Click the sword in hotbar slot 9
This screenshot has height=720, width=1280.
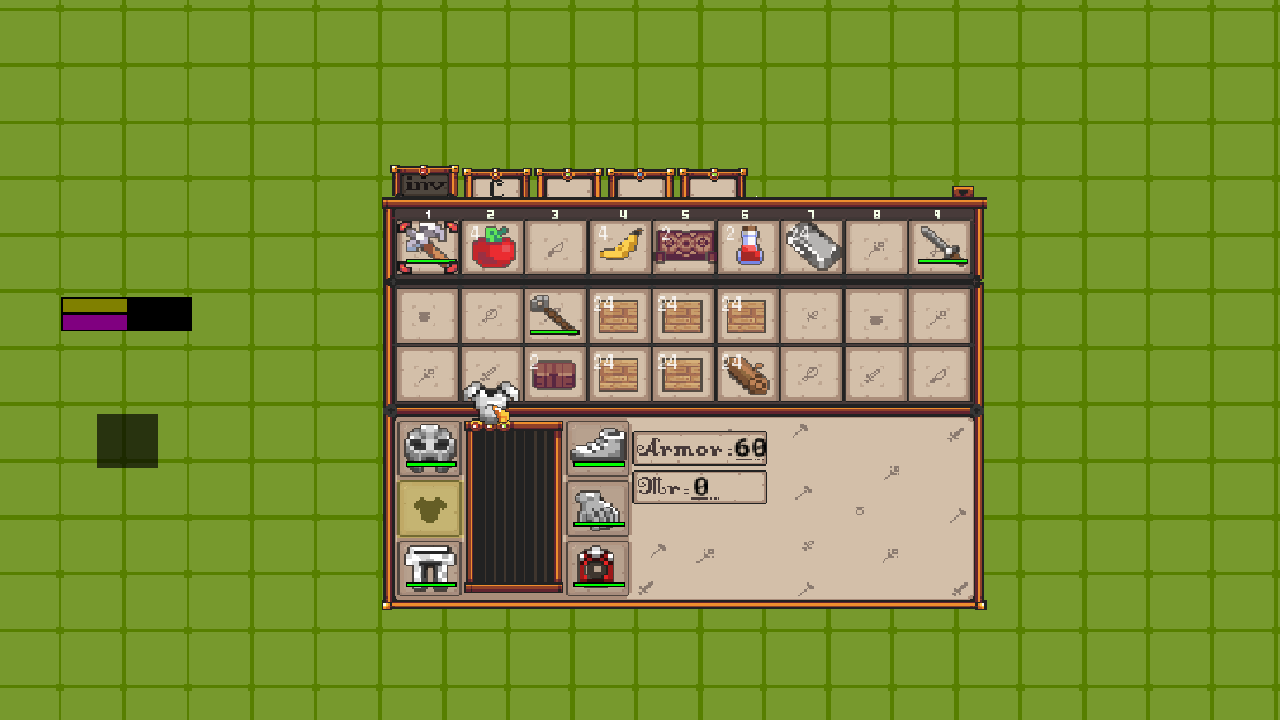[939, 246]
